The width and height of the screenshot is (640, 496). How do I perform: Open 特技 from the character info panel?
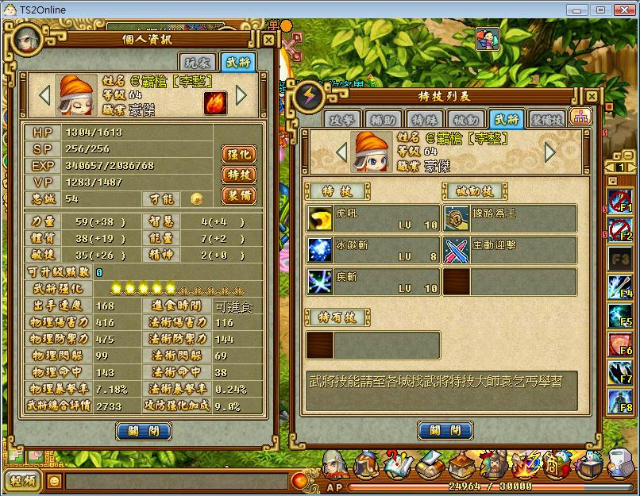point(240,175)
